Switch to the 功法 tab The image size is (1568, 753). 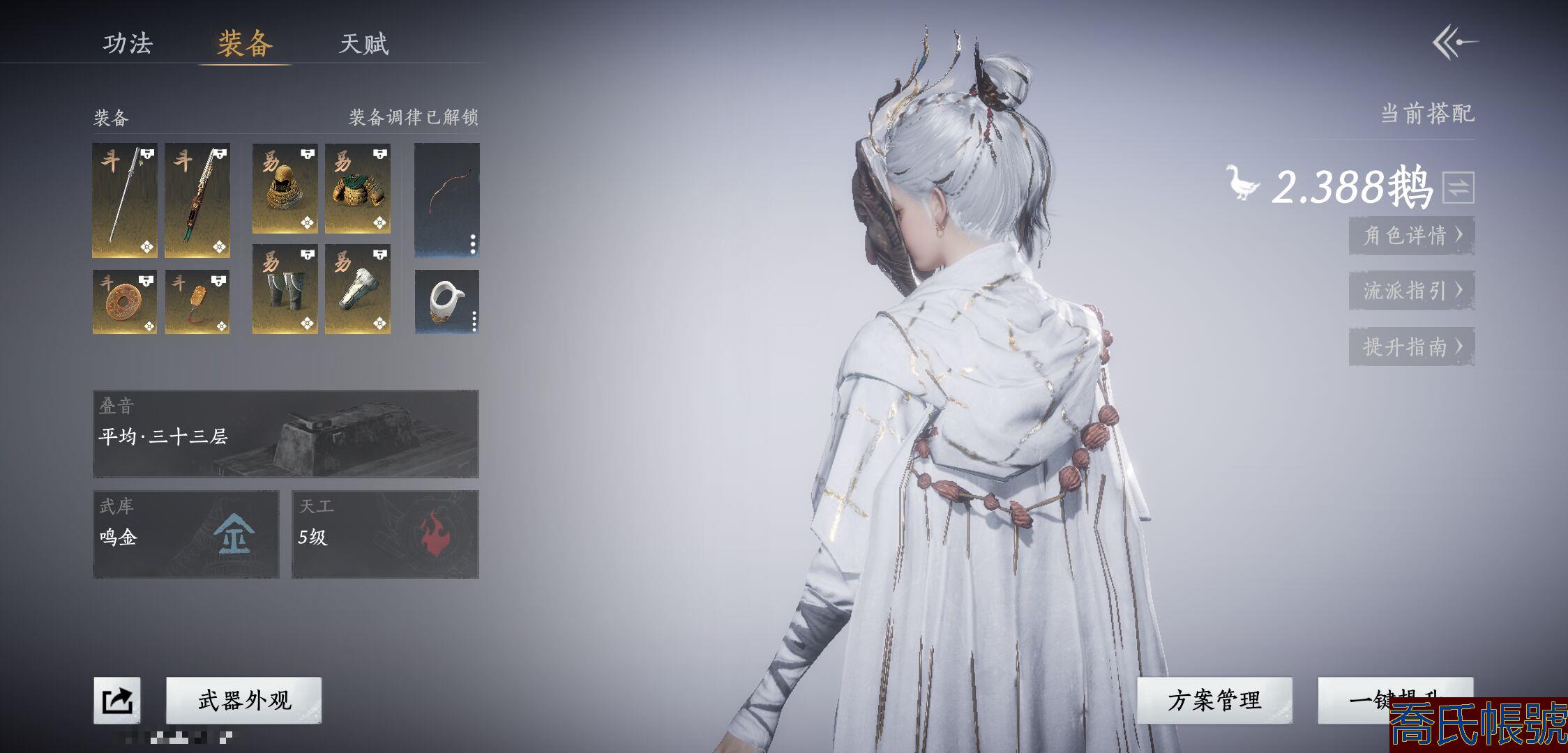coord(128,44)
